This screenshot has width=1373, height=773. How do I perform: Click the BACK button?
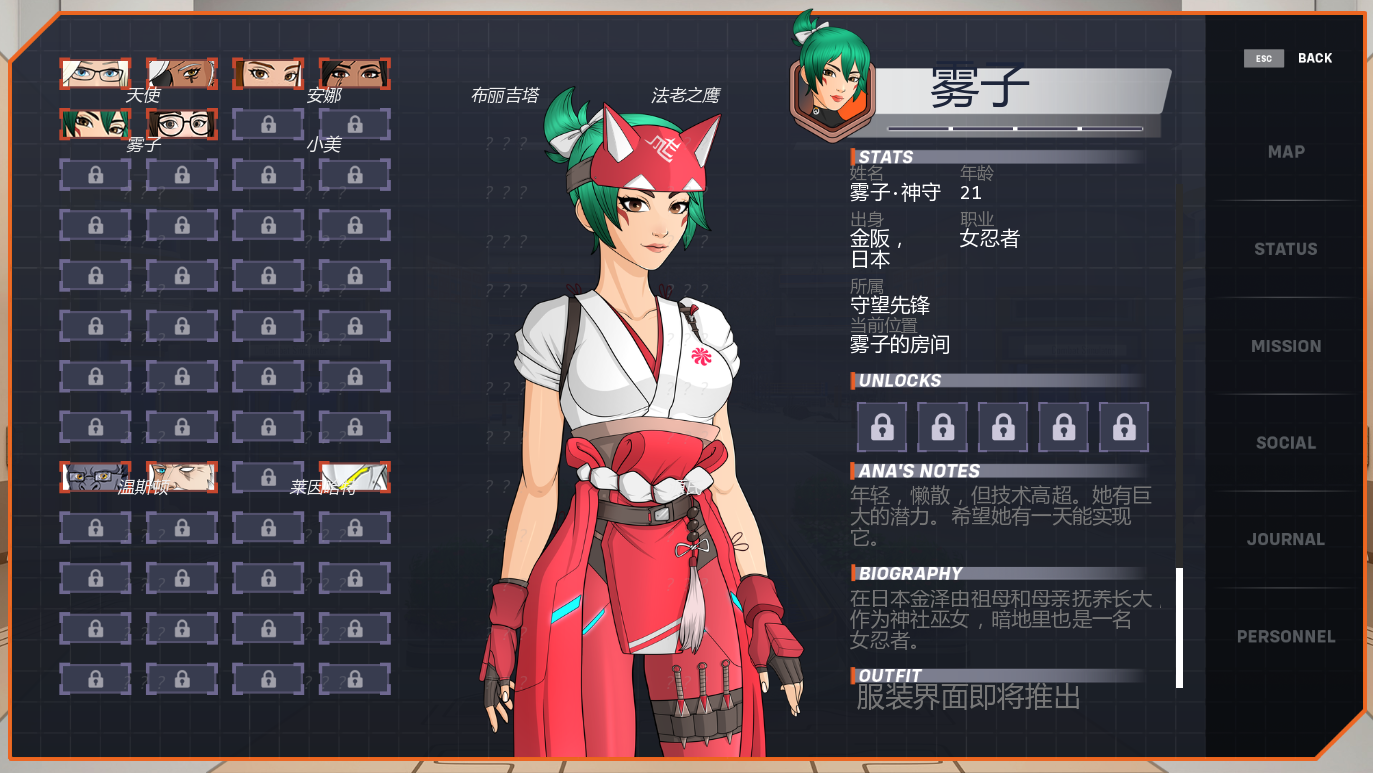click(1315, 58)
